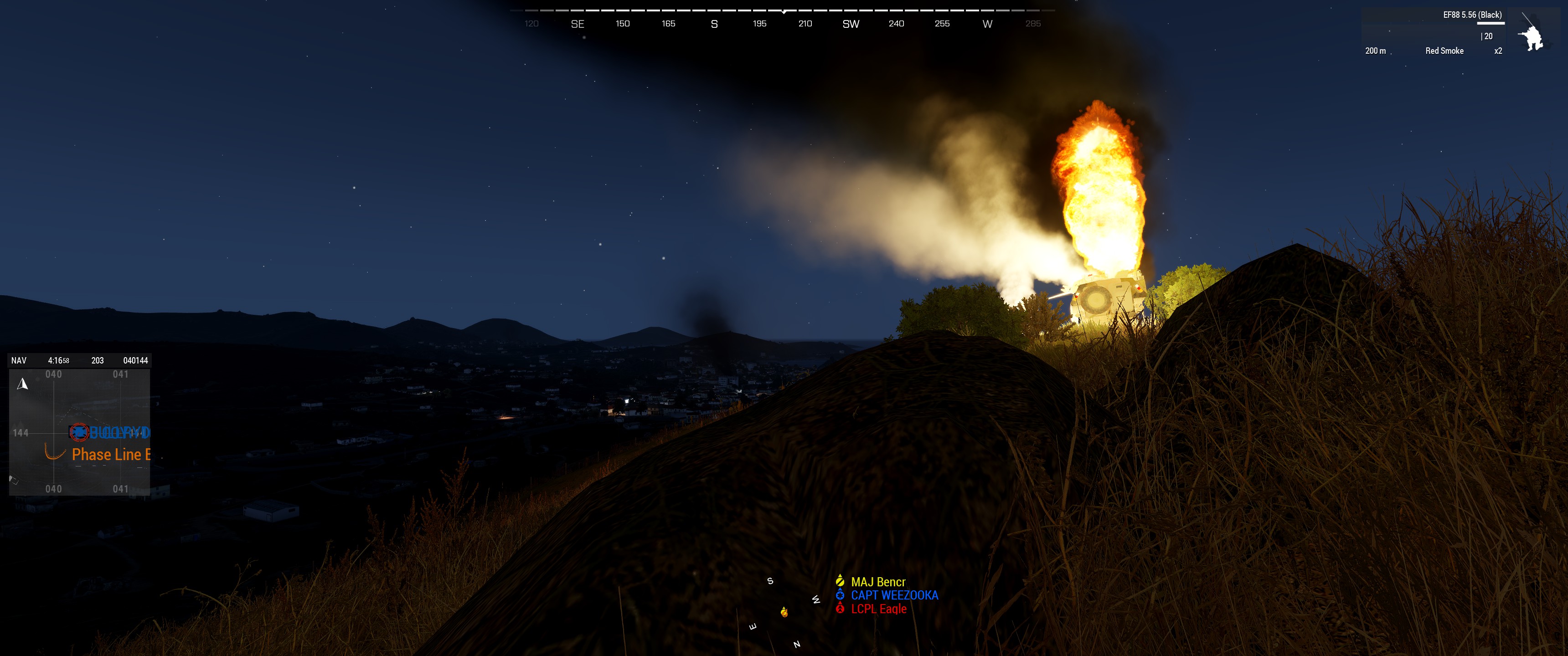1568x656 pixels.
Task: Toggle the x2 throwable count indicator
Action: click(x=1498, y=51)
